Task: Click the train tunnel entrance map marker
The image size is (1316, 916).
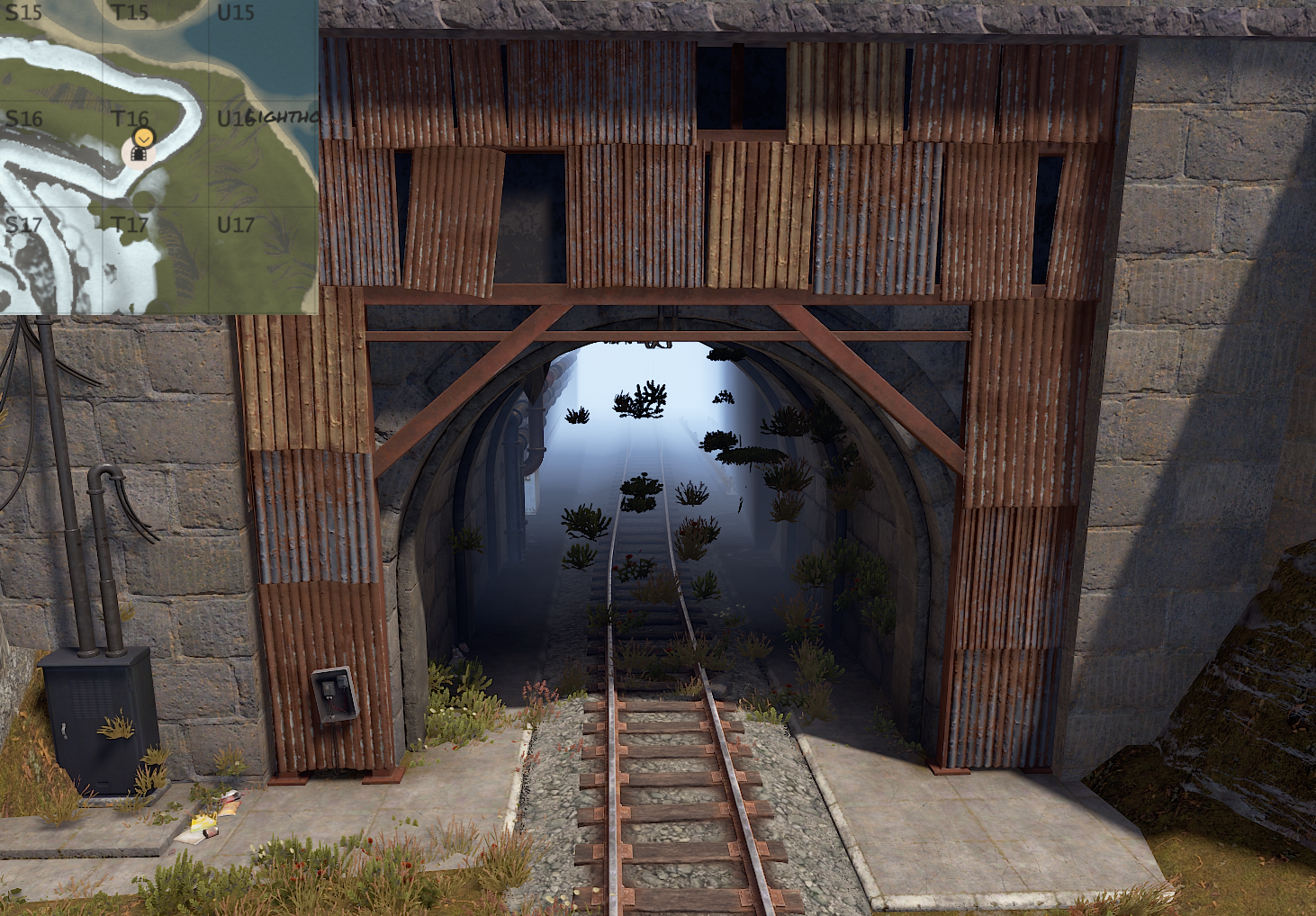Action: 139,155
